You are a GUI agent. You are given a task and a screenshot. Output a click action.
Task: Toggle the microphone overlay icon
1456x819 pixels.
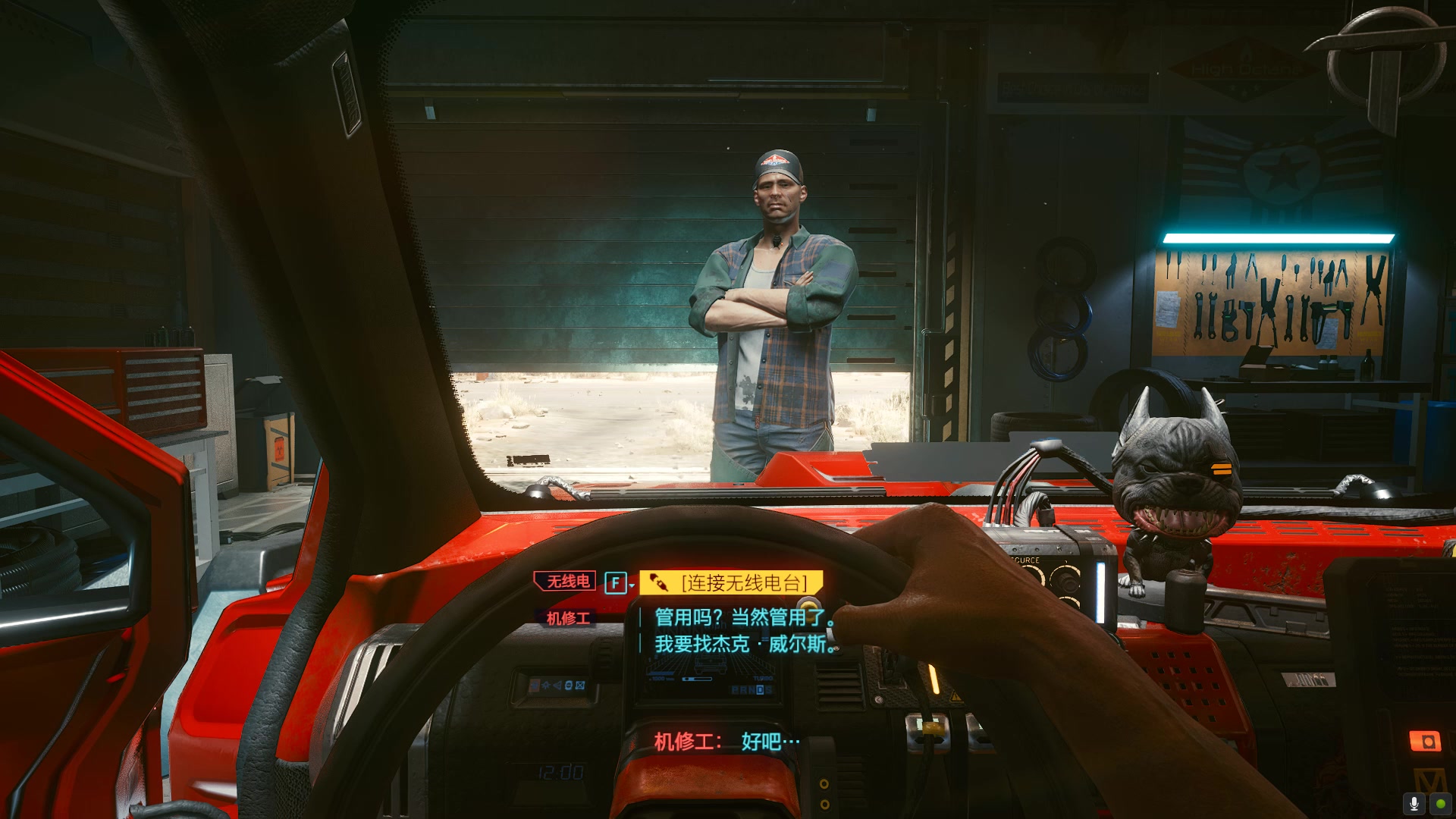(1414, 803)
